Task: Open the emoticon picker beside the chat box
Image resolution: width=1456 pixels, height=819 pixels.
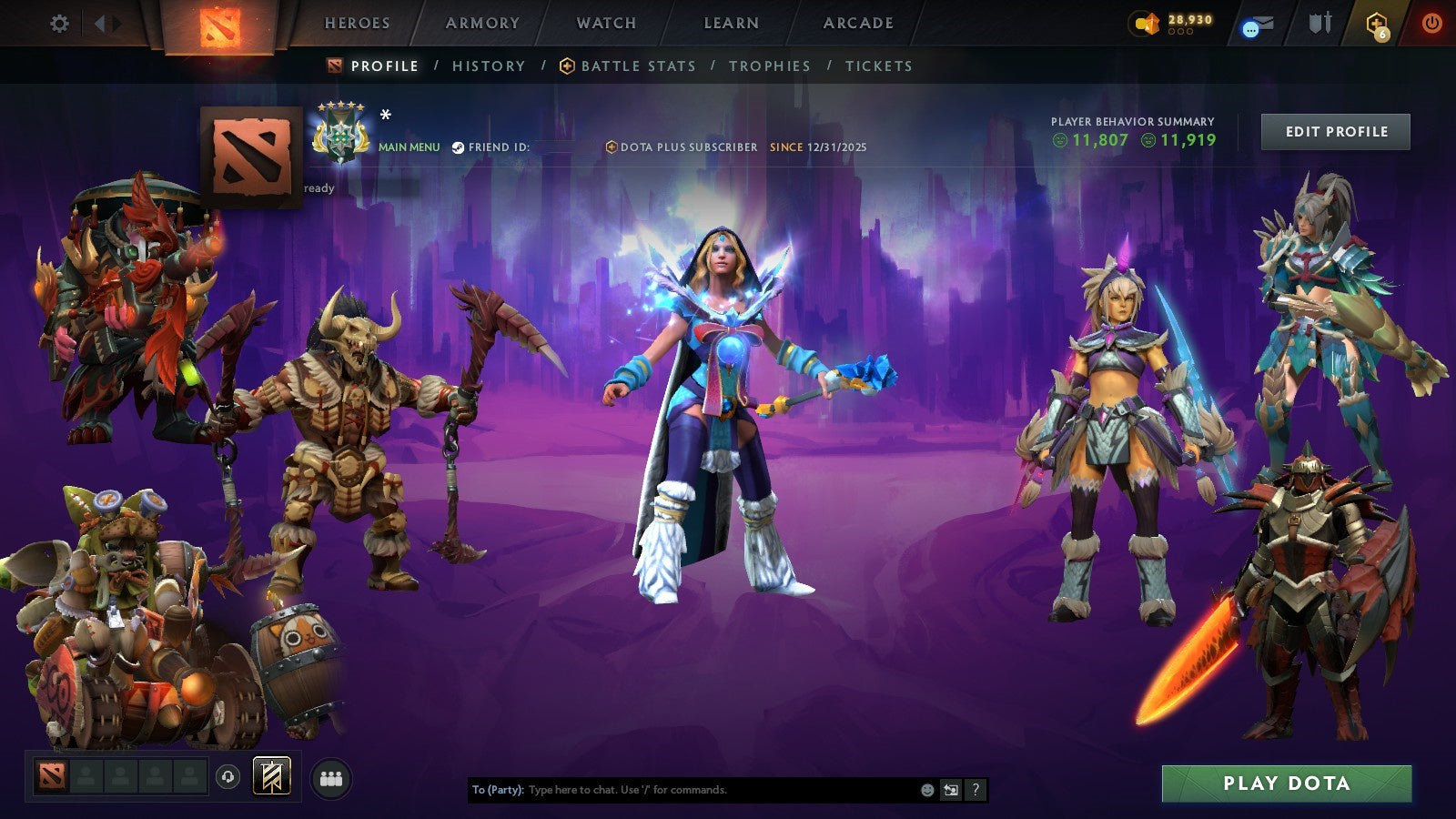Action: pyautogui.click(x=926, y=790)
